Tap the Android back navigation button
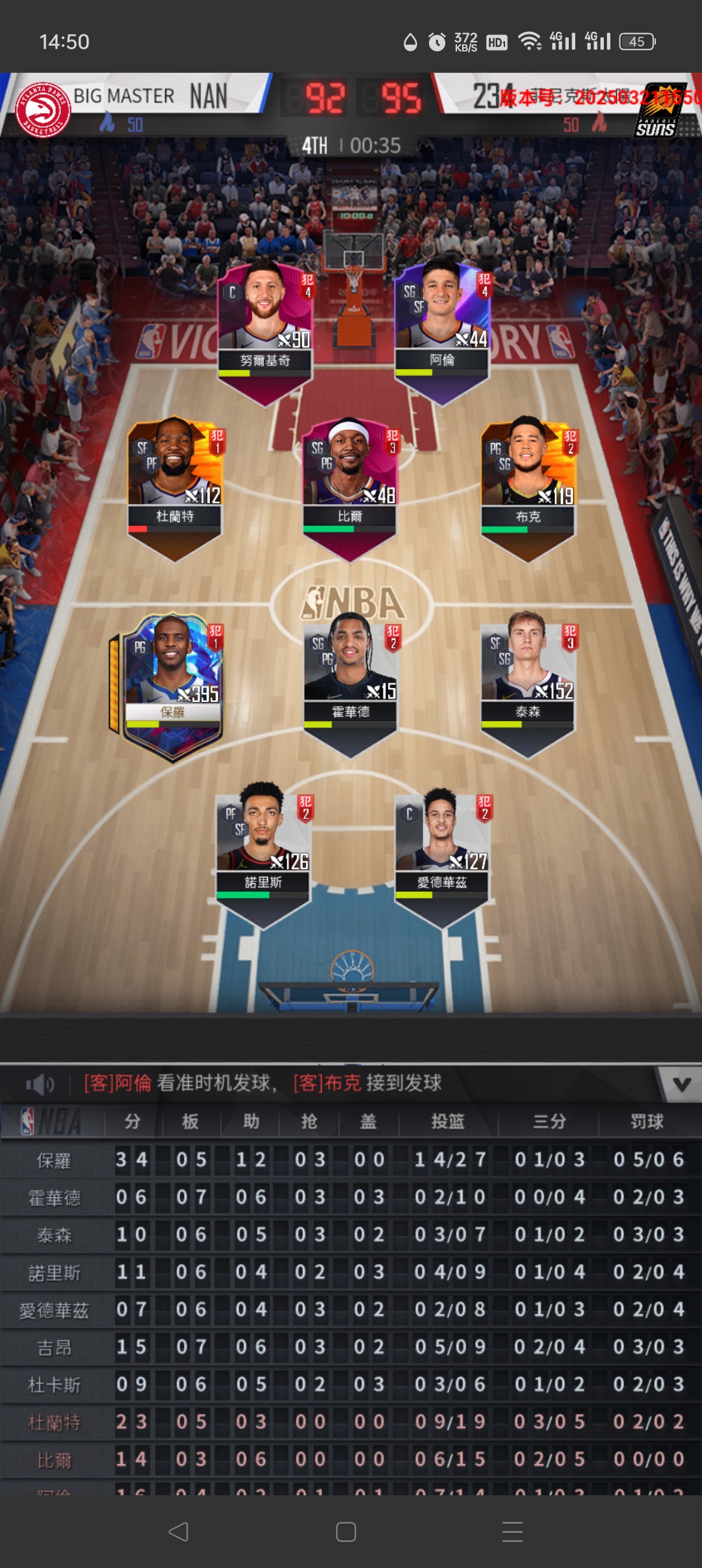Viewport: 702px width, 1568px height. click(178, 1532)
